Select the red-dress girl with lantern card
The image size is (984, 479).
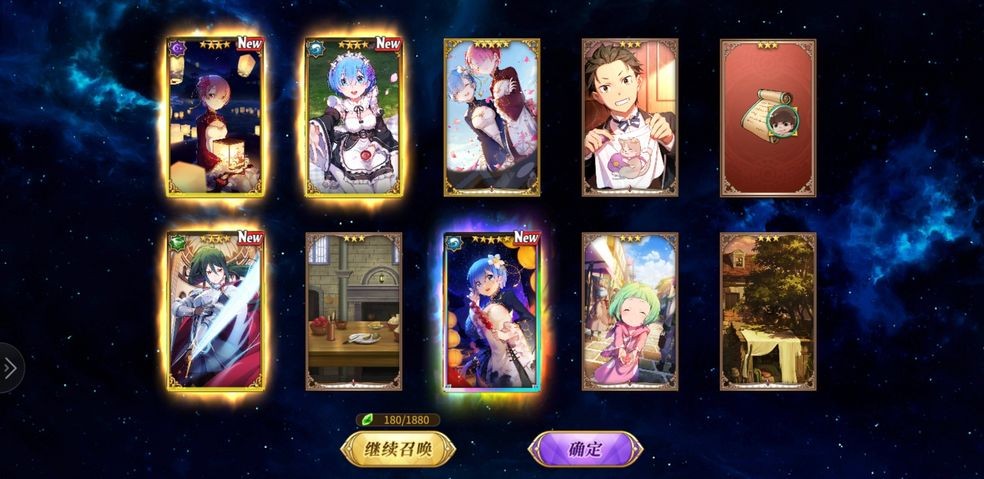(215, 117)
